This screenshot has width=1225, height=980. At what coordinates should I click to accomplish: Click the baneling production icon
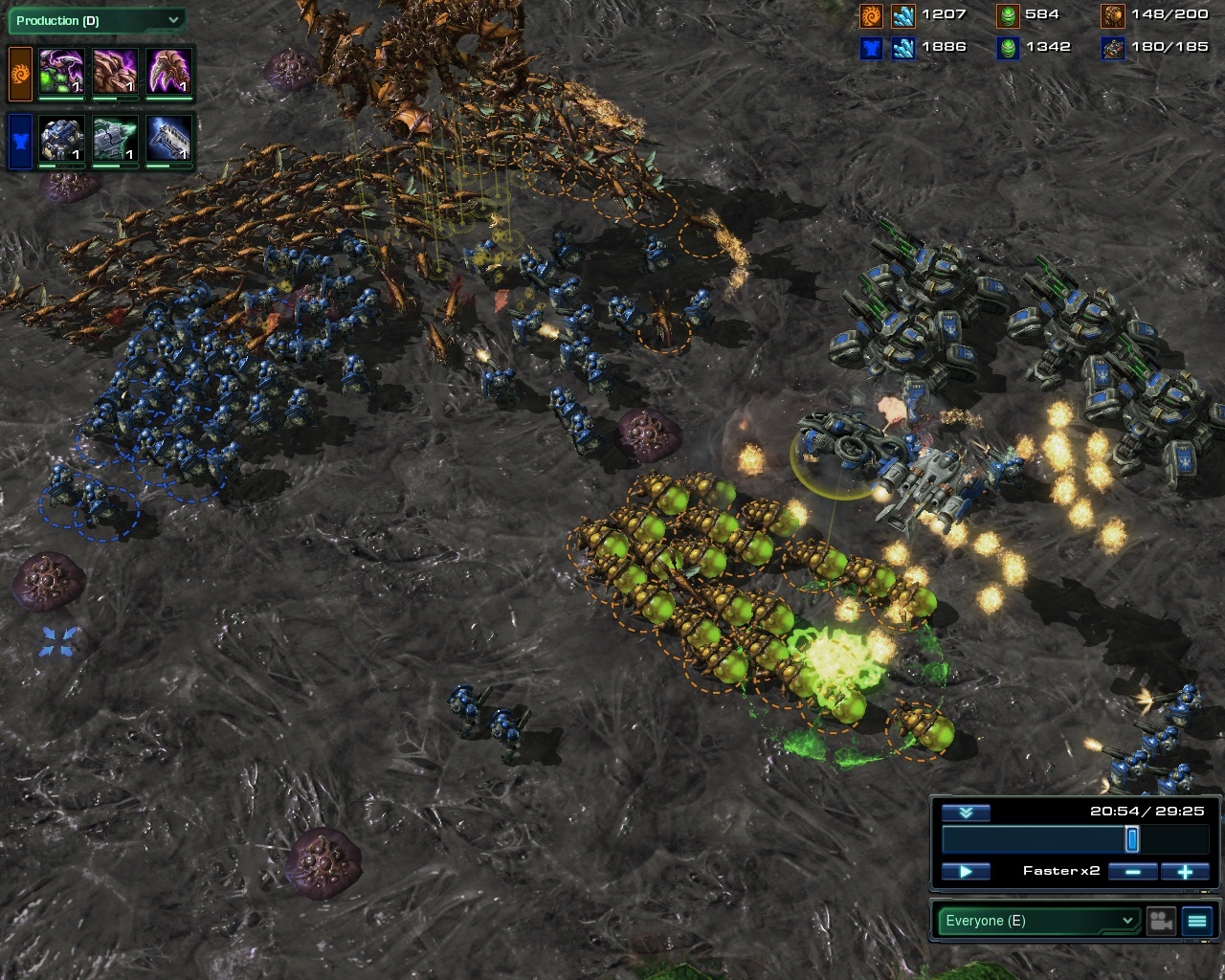(x=62, y=73)
